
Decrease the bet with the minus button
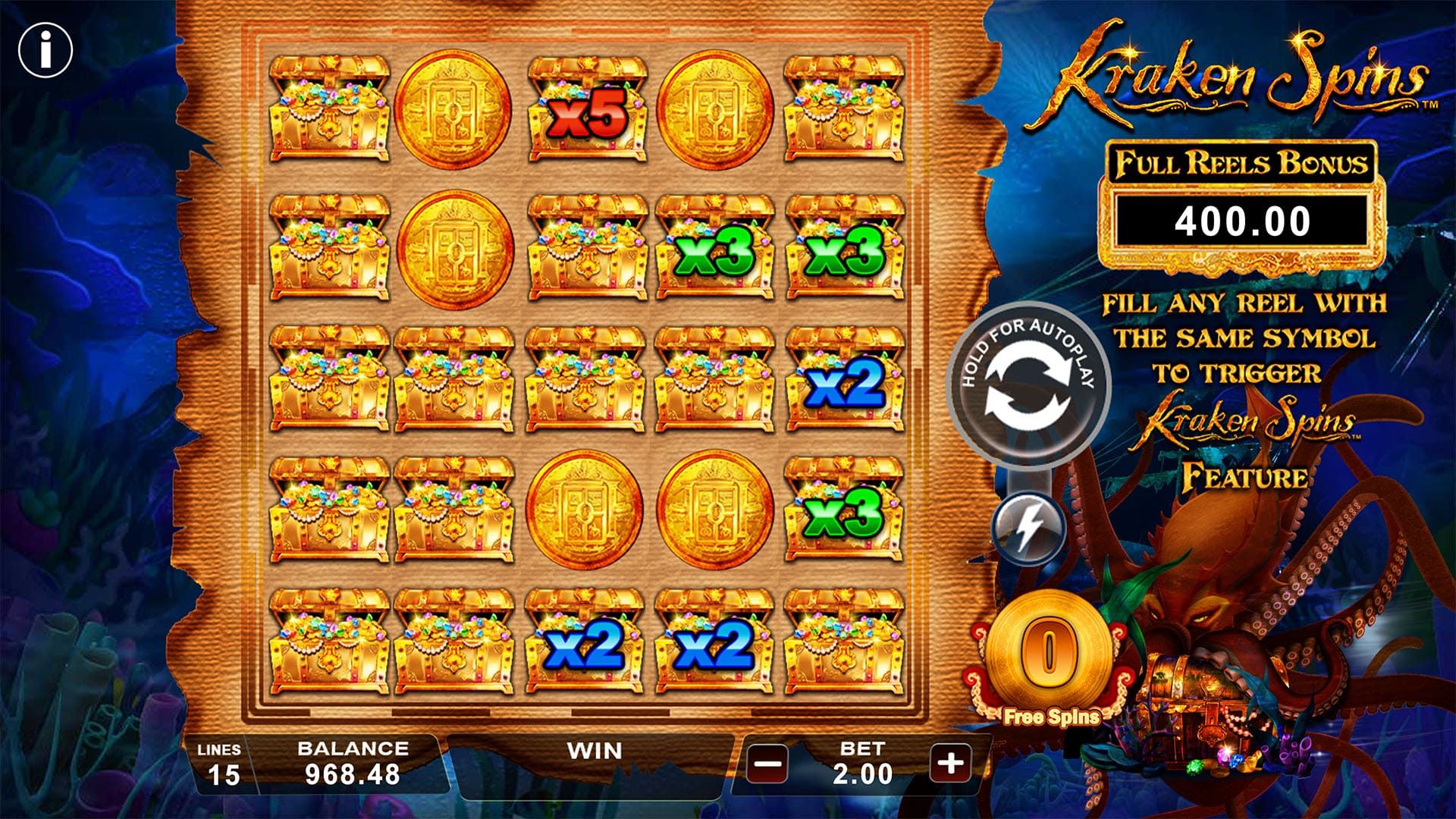(x=767, y=762)
